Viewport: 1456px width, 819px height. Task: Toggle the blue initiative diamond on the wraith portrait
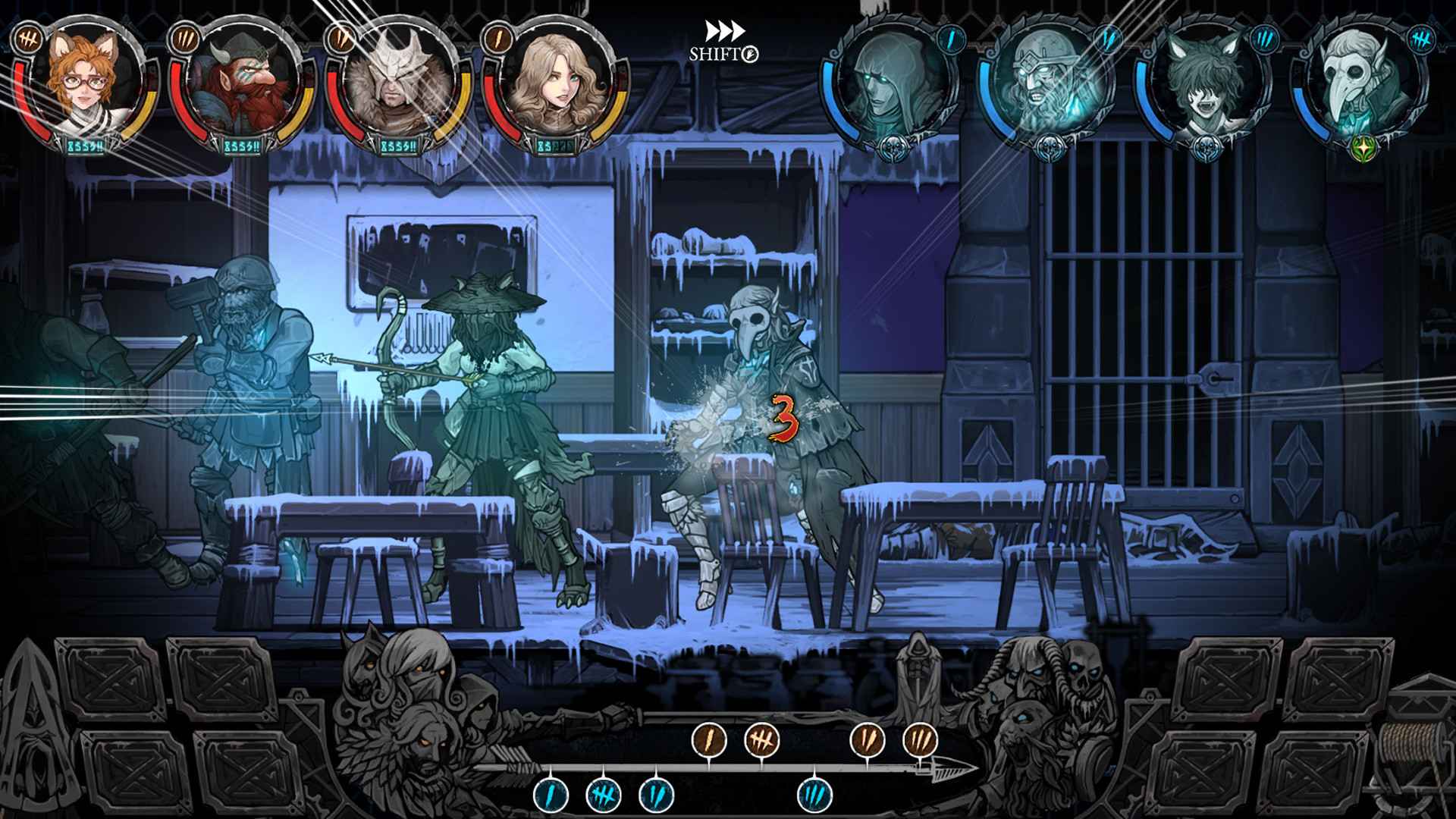(952, 39)
